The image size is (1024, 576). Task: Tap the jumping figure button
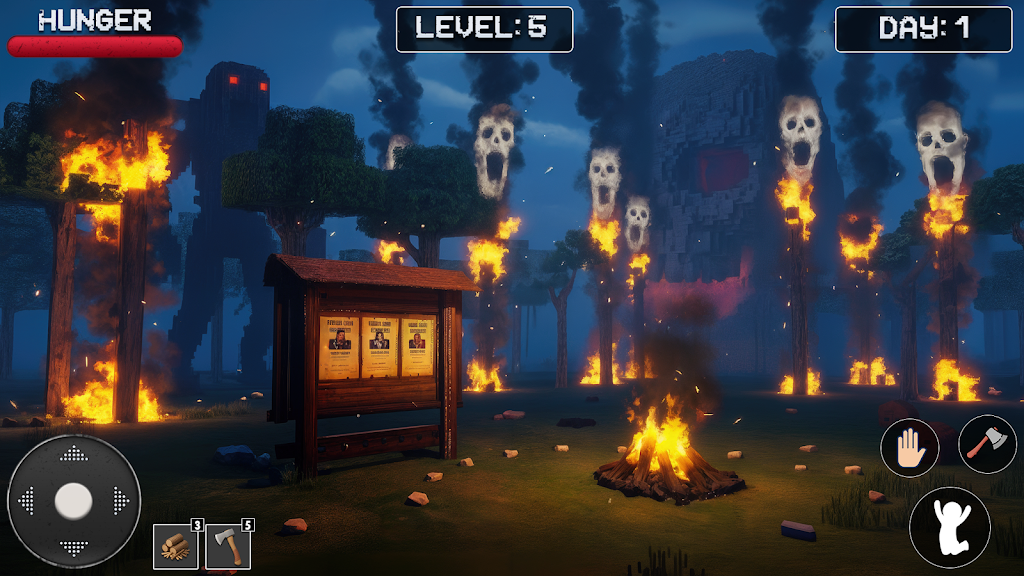(x=949, y=526)
